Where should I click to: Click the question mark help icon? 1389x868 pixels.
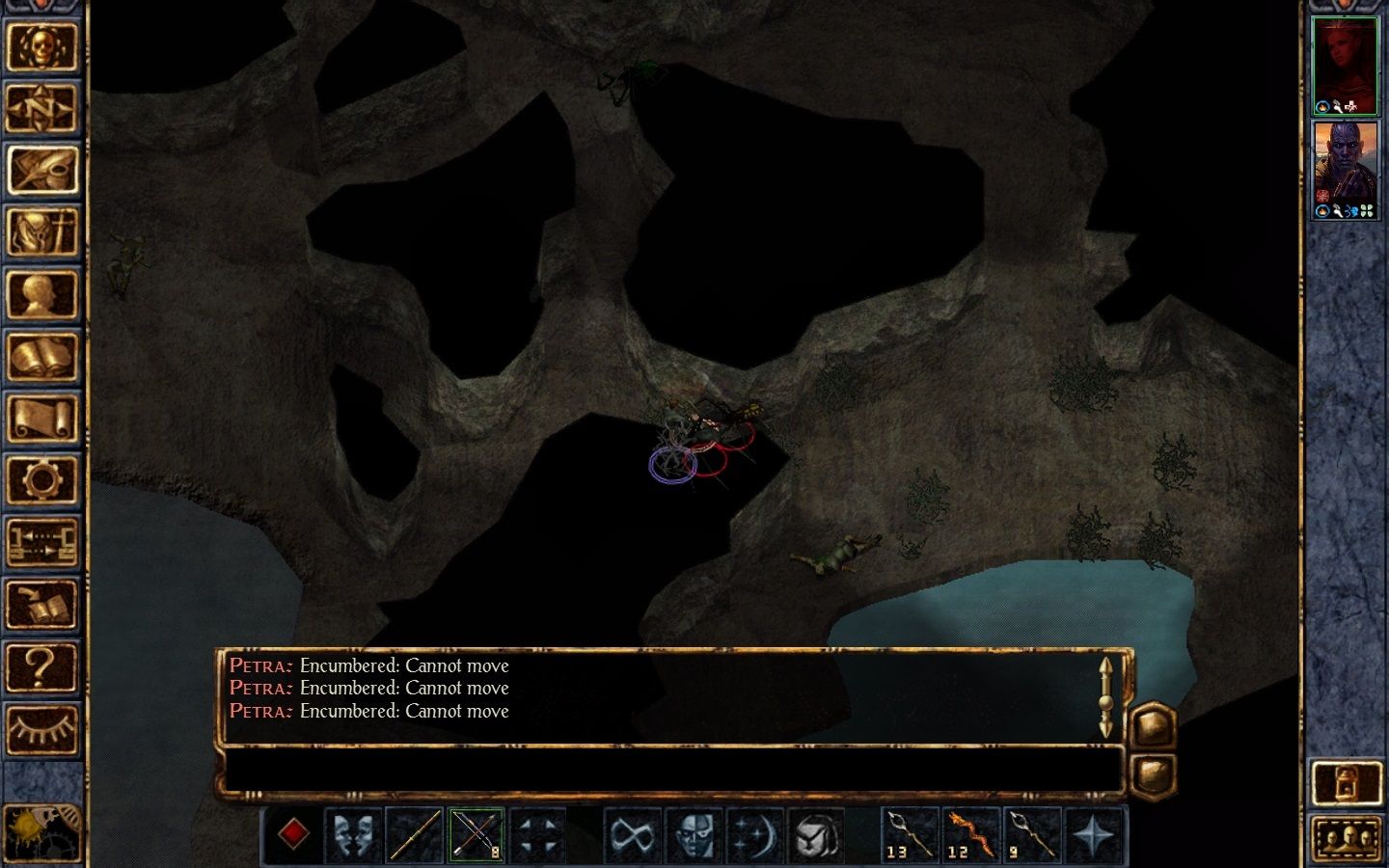42,665
